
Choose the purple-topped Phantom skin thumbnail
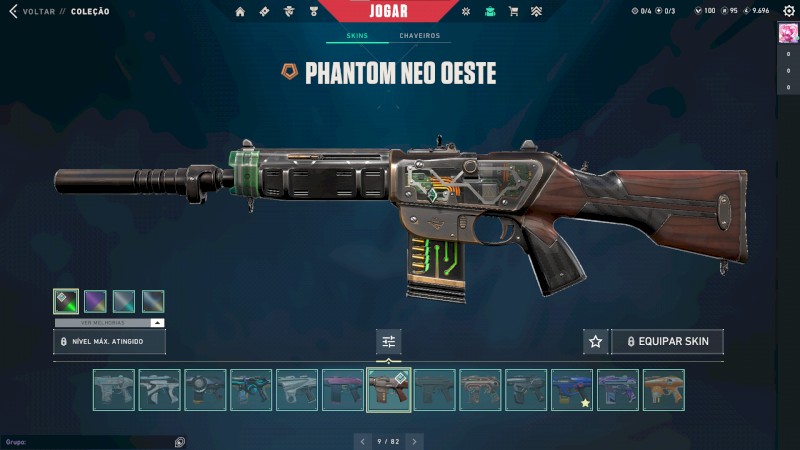click(x=343, y=390)
